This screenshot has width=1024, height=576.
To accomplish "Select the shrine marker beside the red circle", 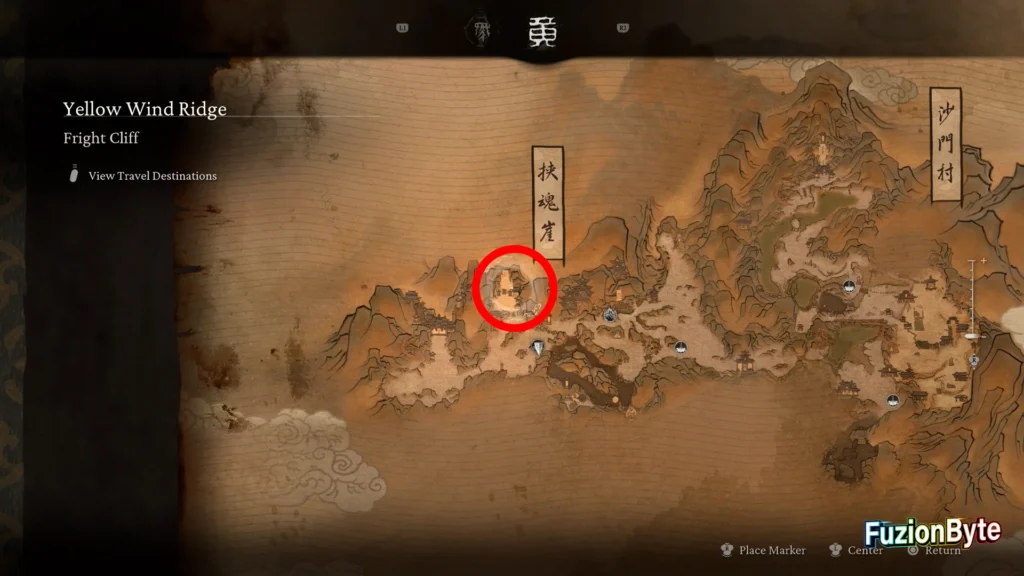I will coord(610,315).
